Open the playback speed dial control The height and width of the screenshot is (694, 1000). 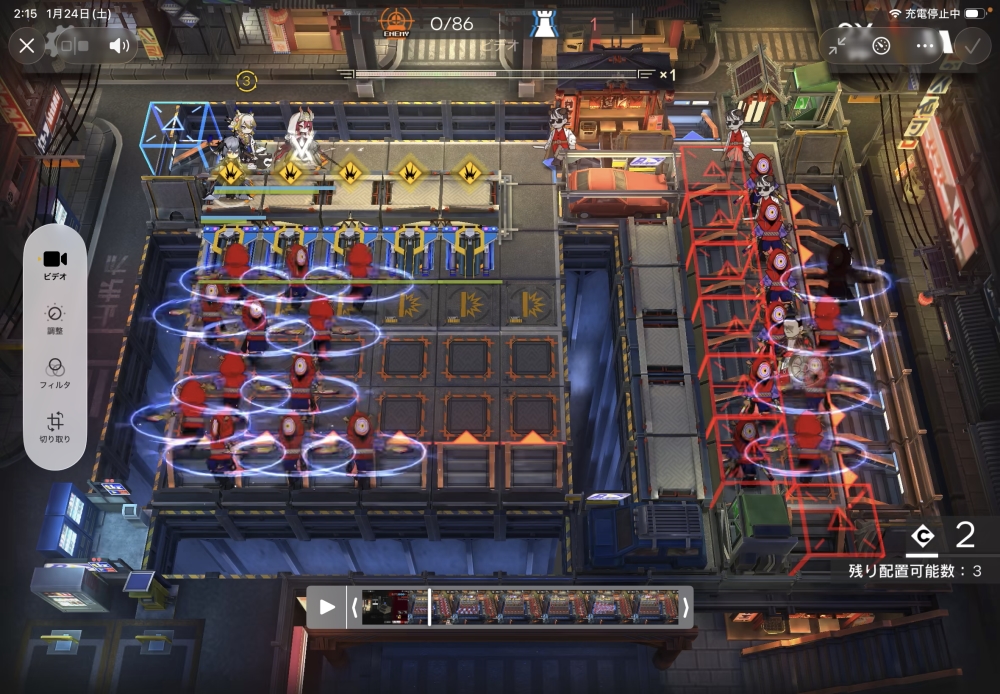tap(881, 46)
